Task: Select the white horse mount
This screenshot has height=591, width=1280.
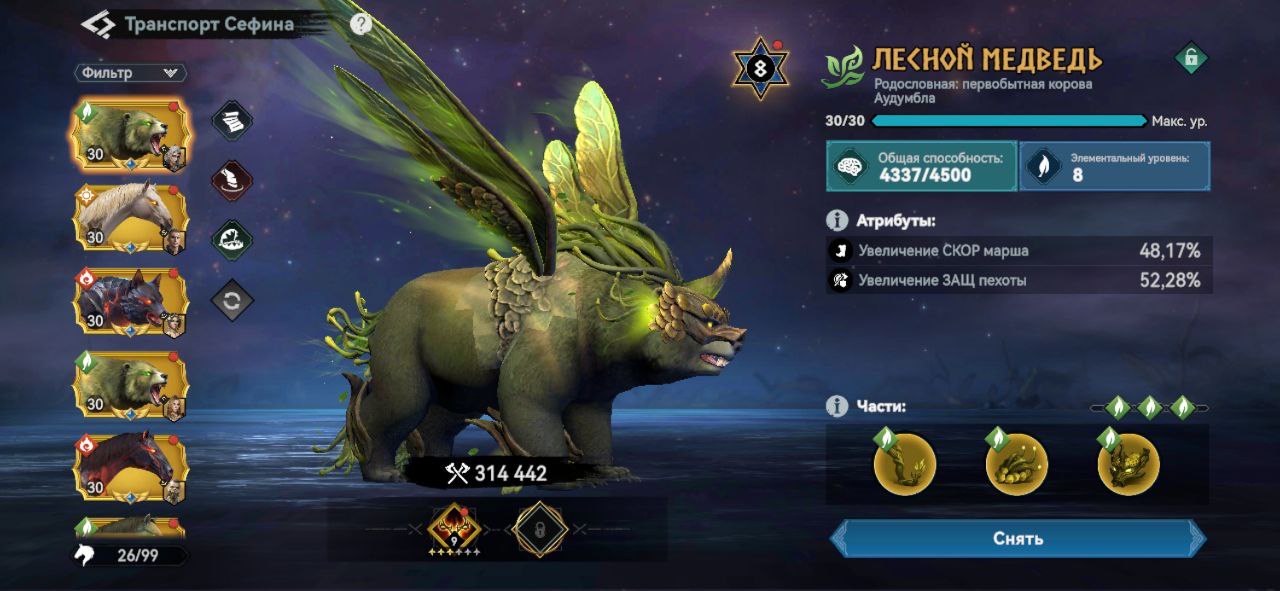Action: point(130,215)
